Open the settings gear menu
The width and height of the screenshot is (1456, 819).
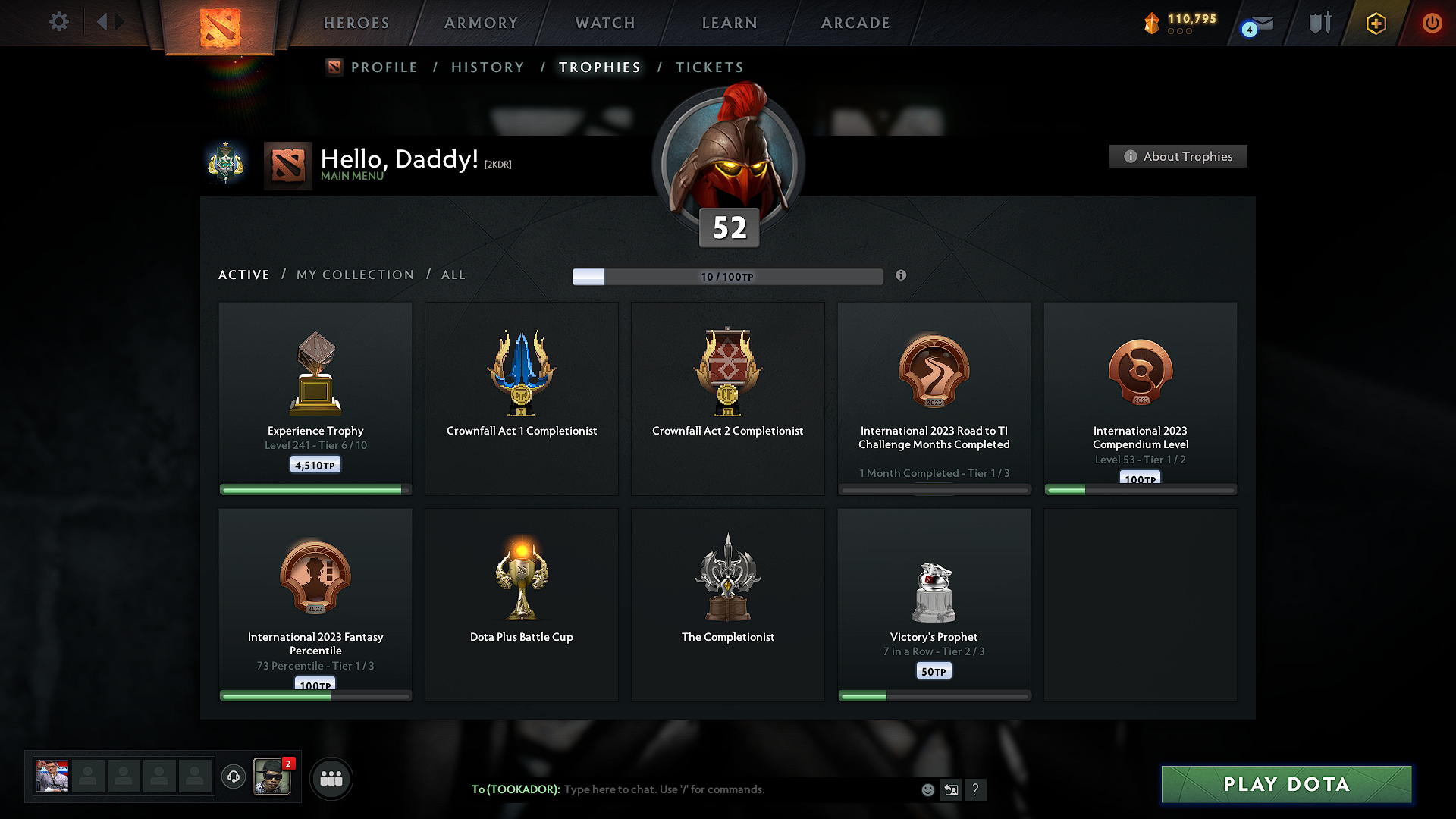click(x=59, y=22)
